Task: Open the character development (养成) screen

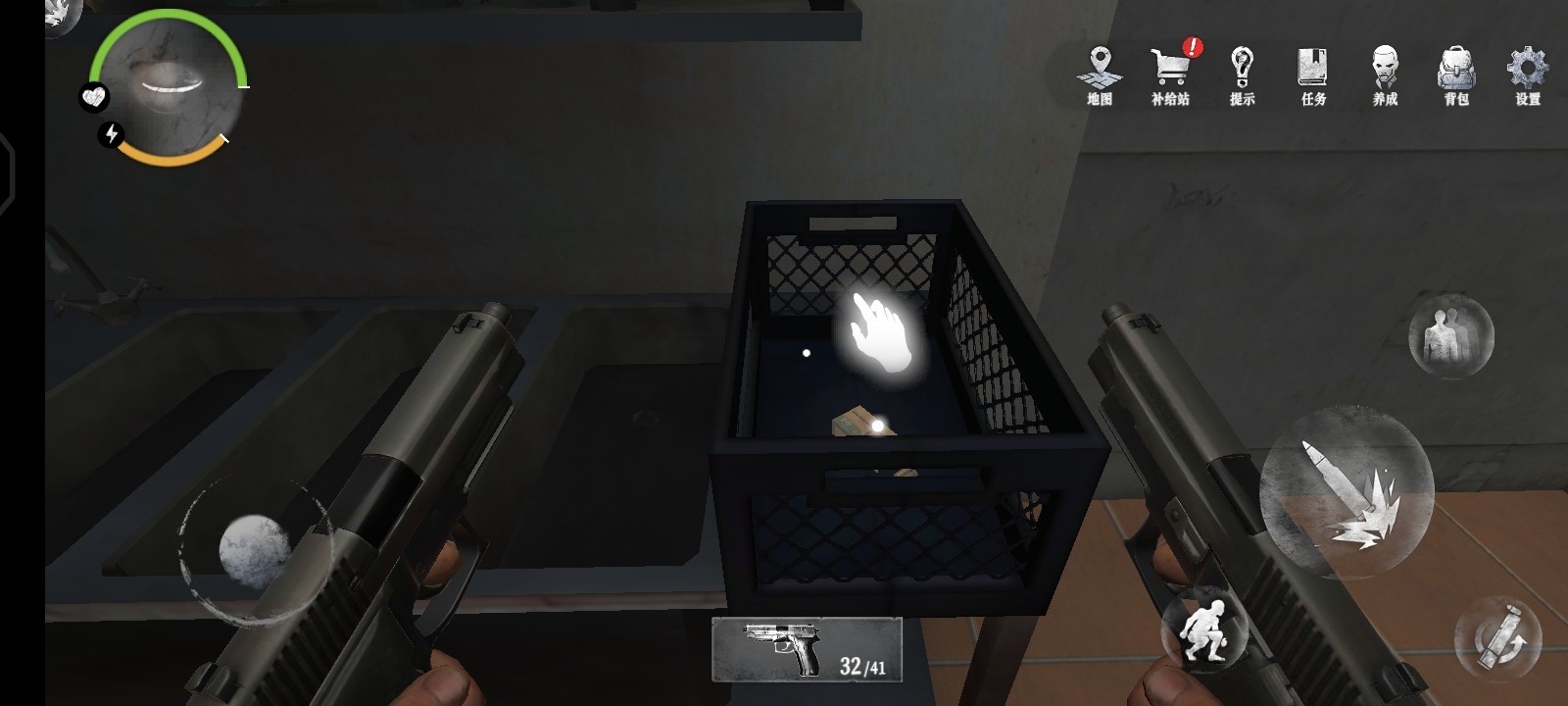Action: [x=1385, y=76]
